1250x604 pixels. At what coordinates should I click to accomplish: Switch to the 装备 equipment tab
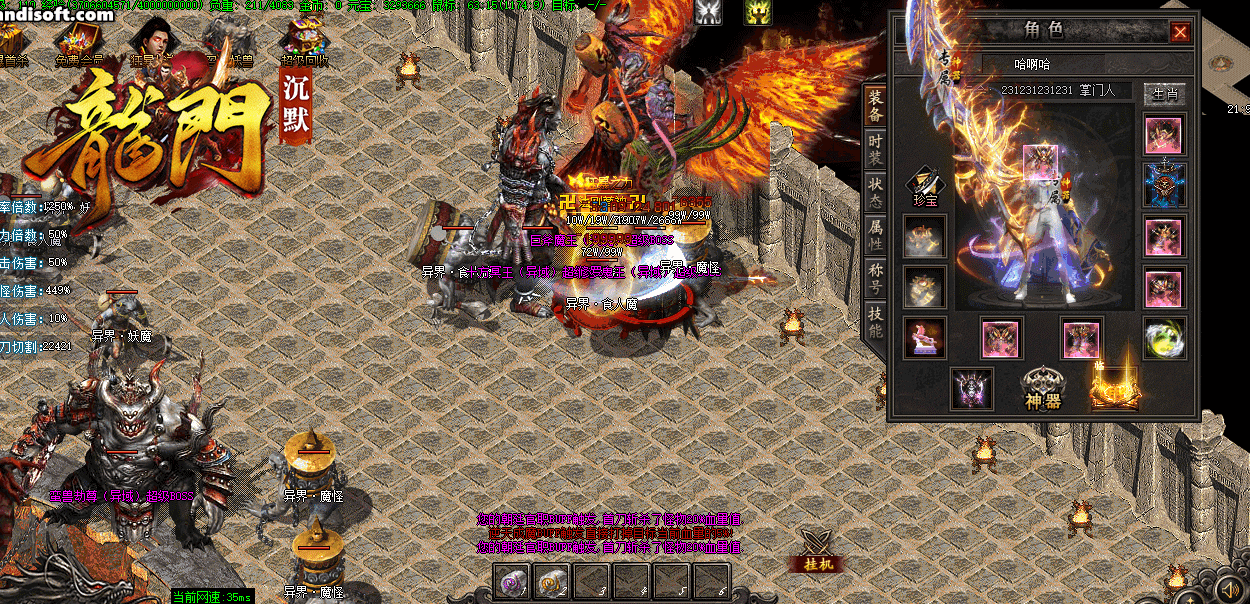pos(875,106)
